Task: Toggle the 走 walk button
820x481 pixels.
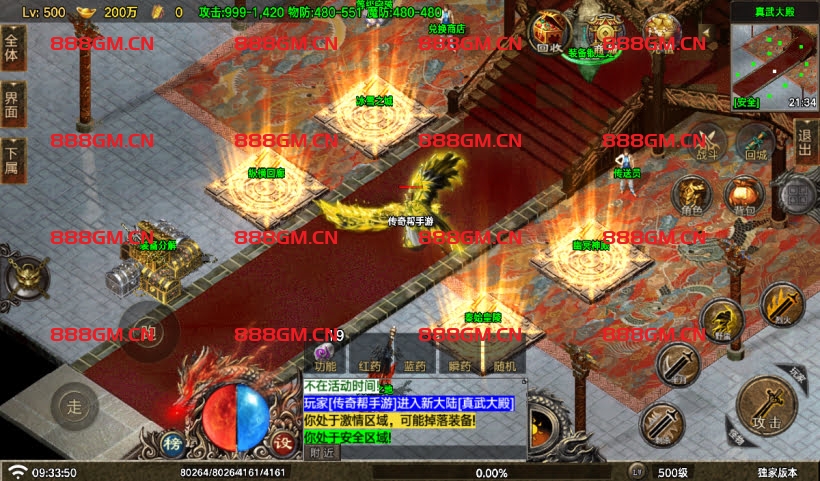Action: point(73,405)
